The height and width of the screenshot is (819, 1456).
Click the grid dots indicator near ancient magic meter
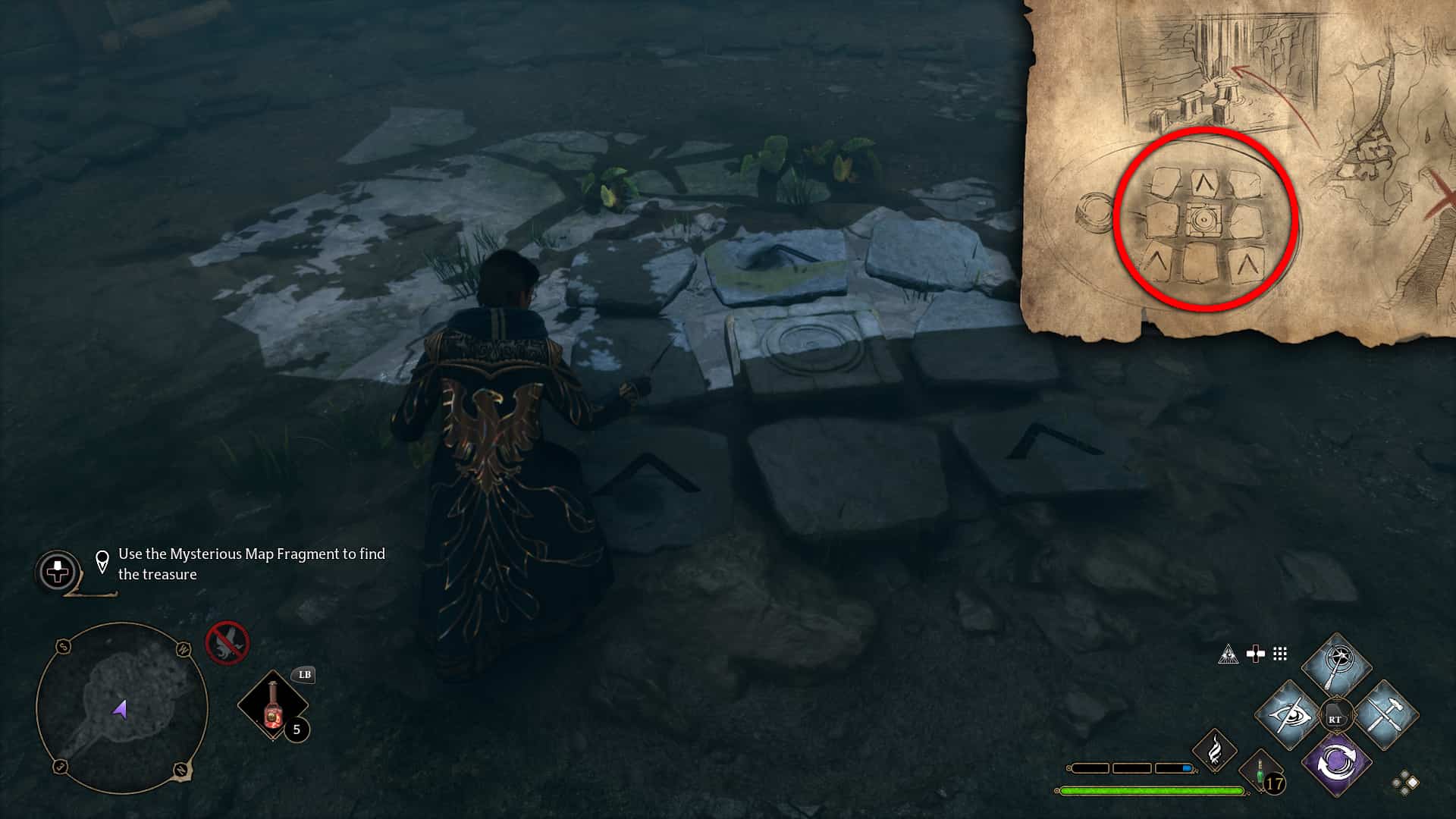coord(1280,654)
